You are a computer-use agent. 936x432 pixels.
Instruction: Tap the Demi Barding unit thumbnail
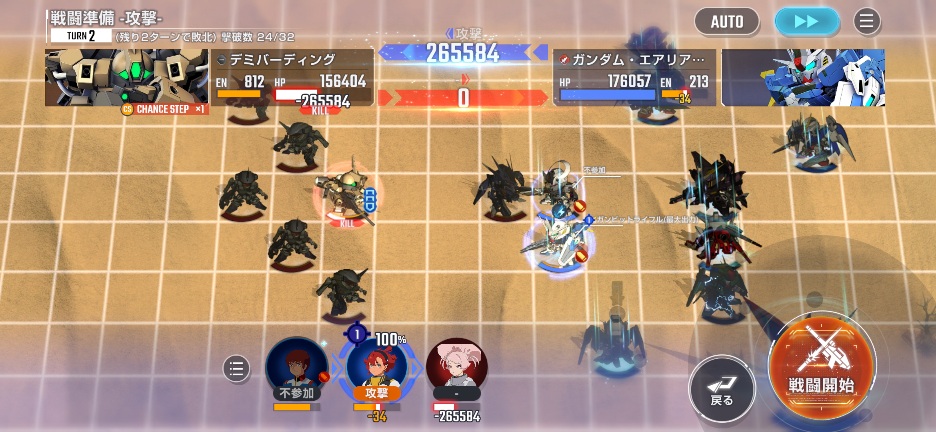tap(126, 77)
